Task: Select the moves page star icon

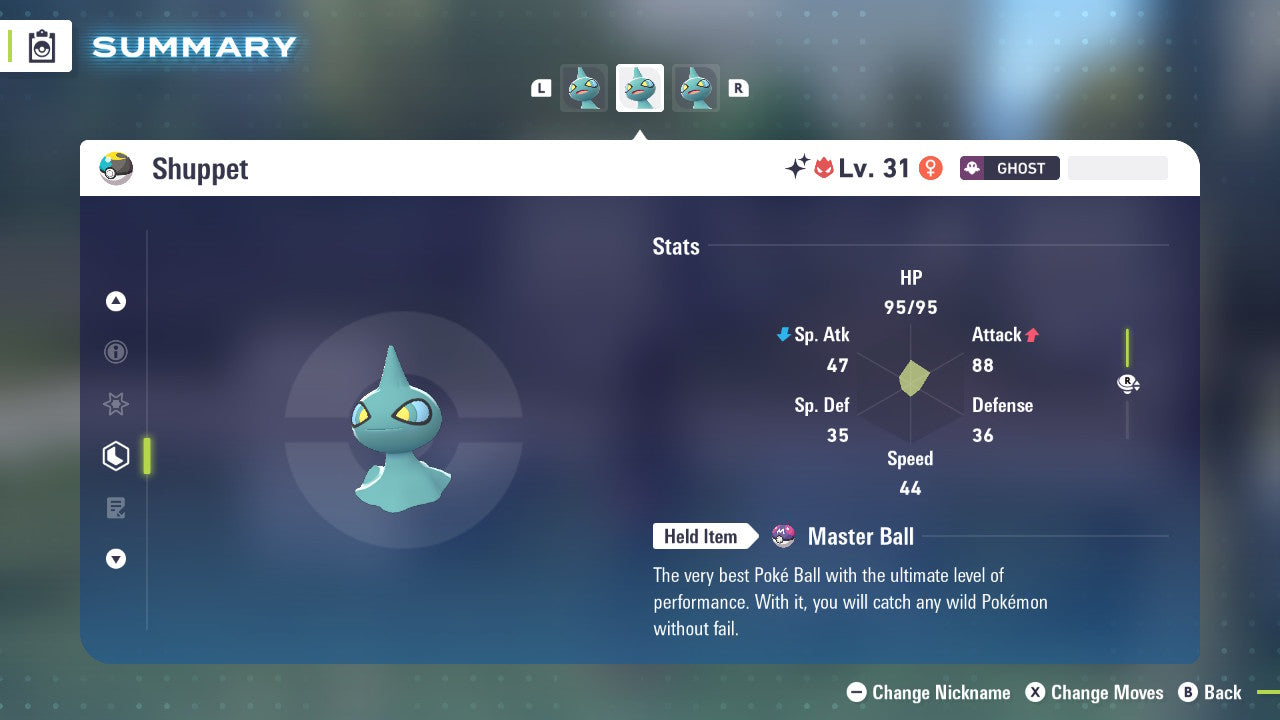Action: coord(116,404)
